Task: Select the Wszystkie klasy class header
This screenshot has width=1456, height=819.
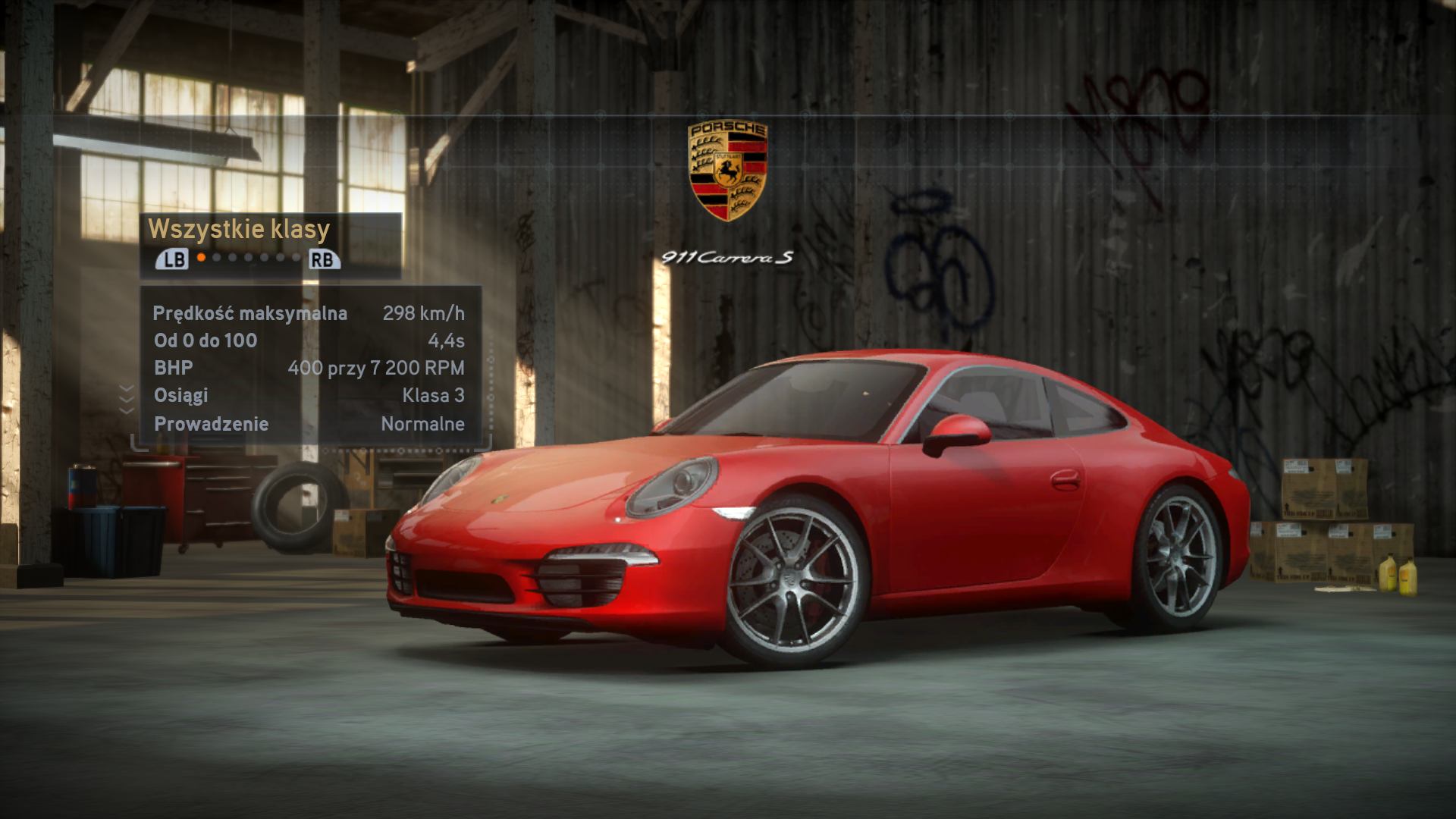Action: (239, 229)
